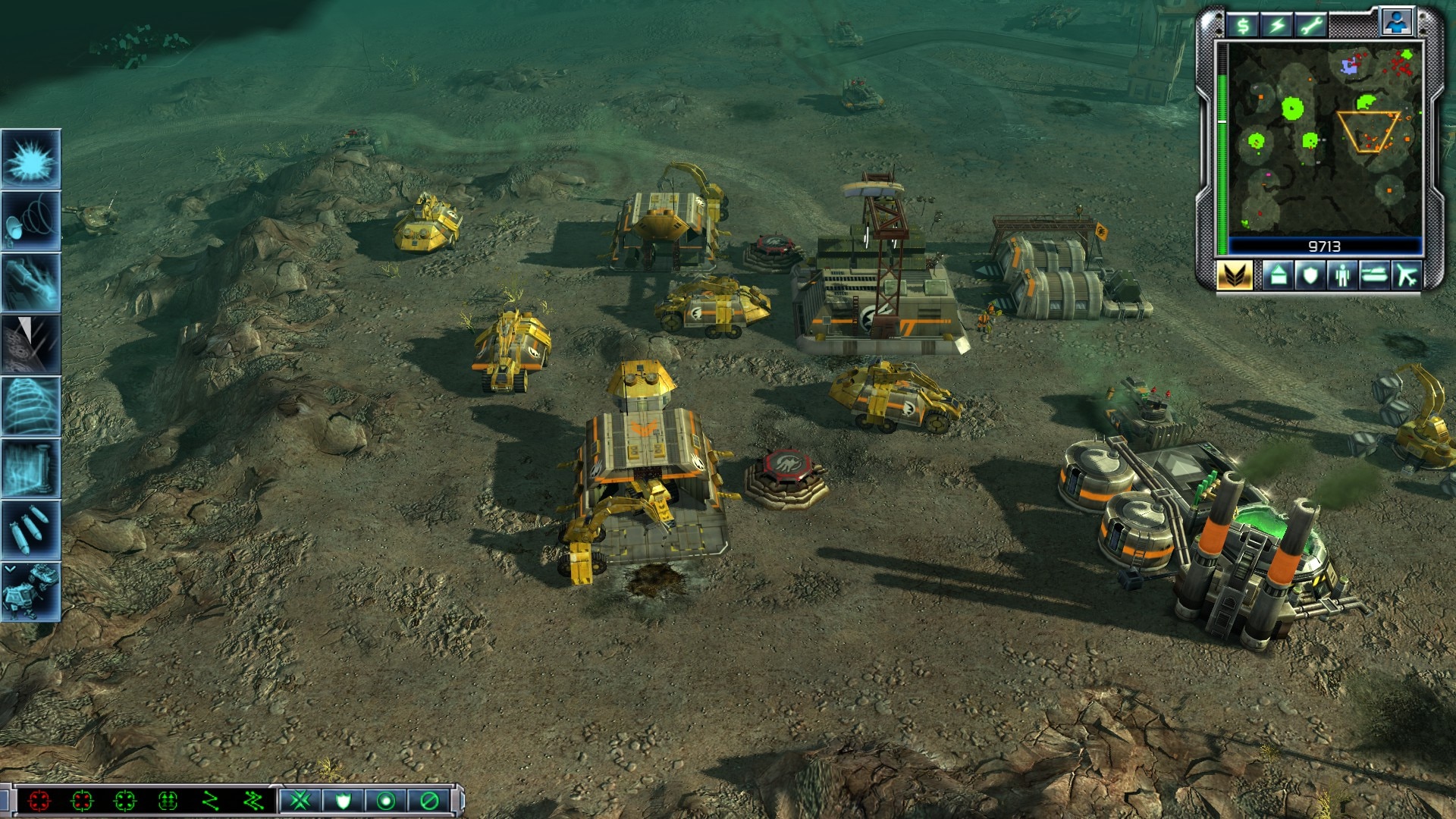Image resolution: width=1456 pixels, height=819 pixels.
Task: Select the aircraft build tab
Action: pyautogui.click(x=1407, y=275)
